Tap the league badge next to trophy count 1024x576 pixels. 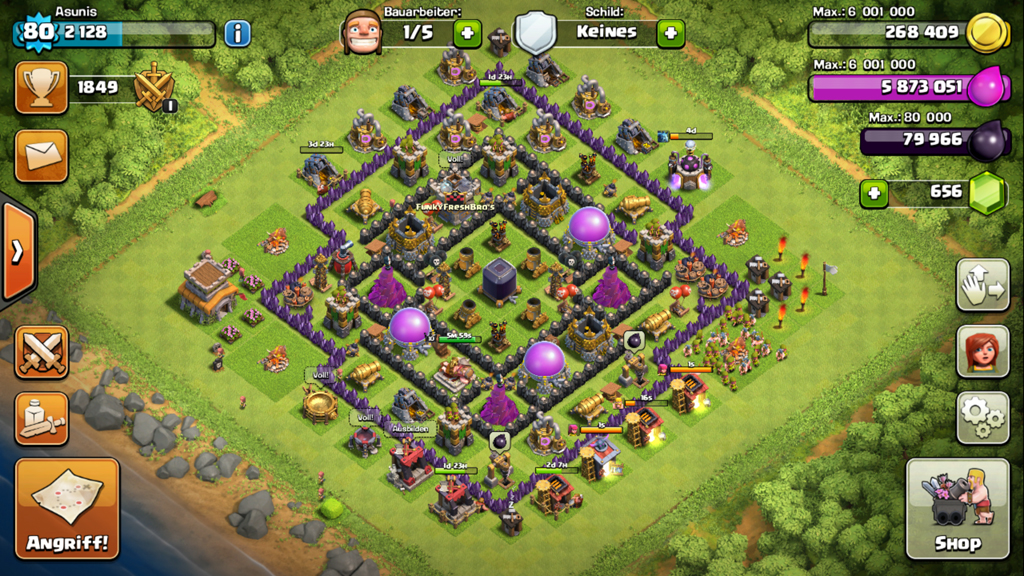[x=155, y=88]
